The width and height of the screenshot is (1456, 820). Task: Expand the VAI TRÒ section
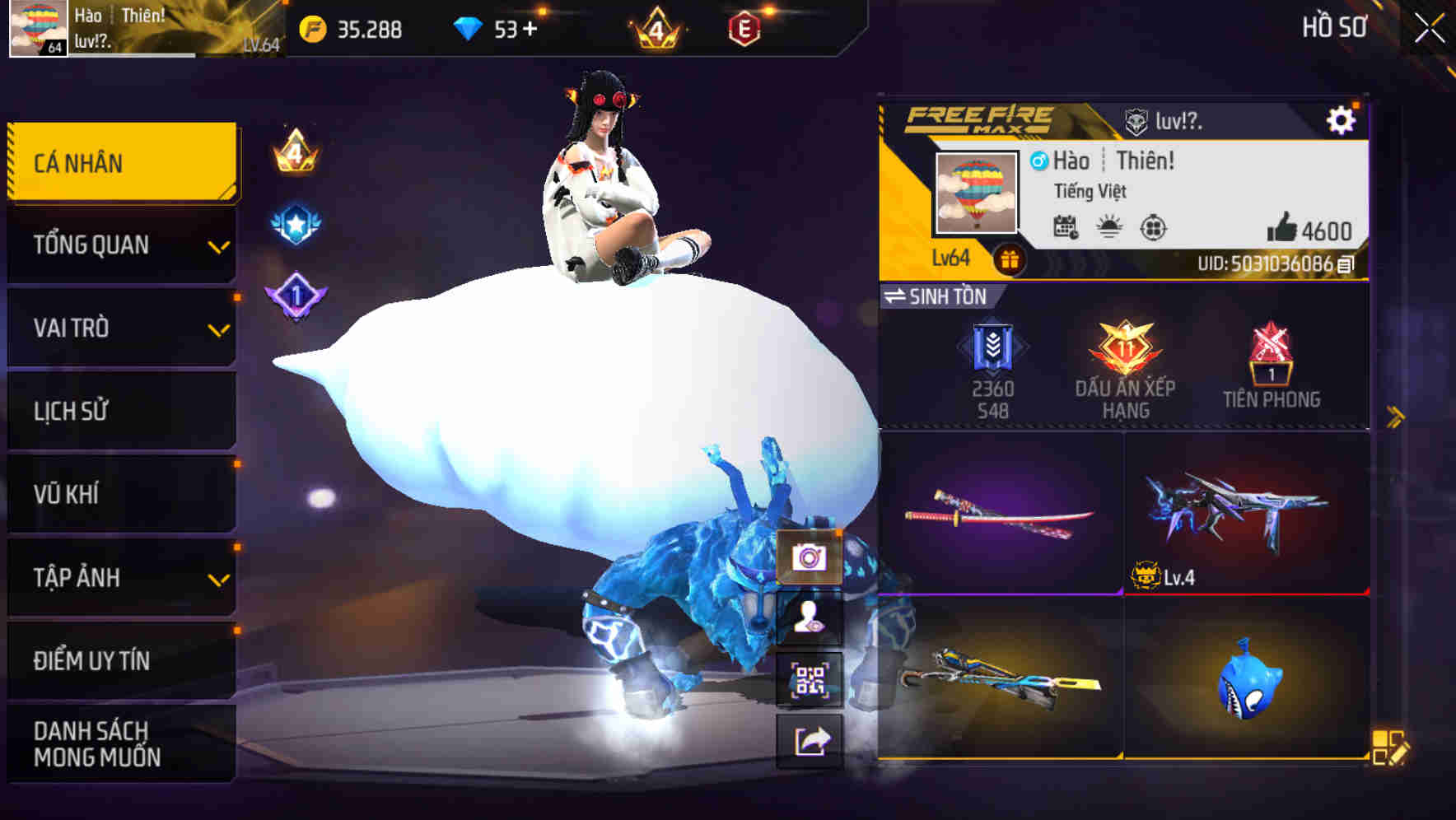(x=120, y=328)
